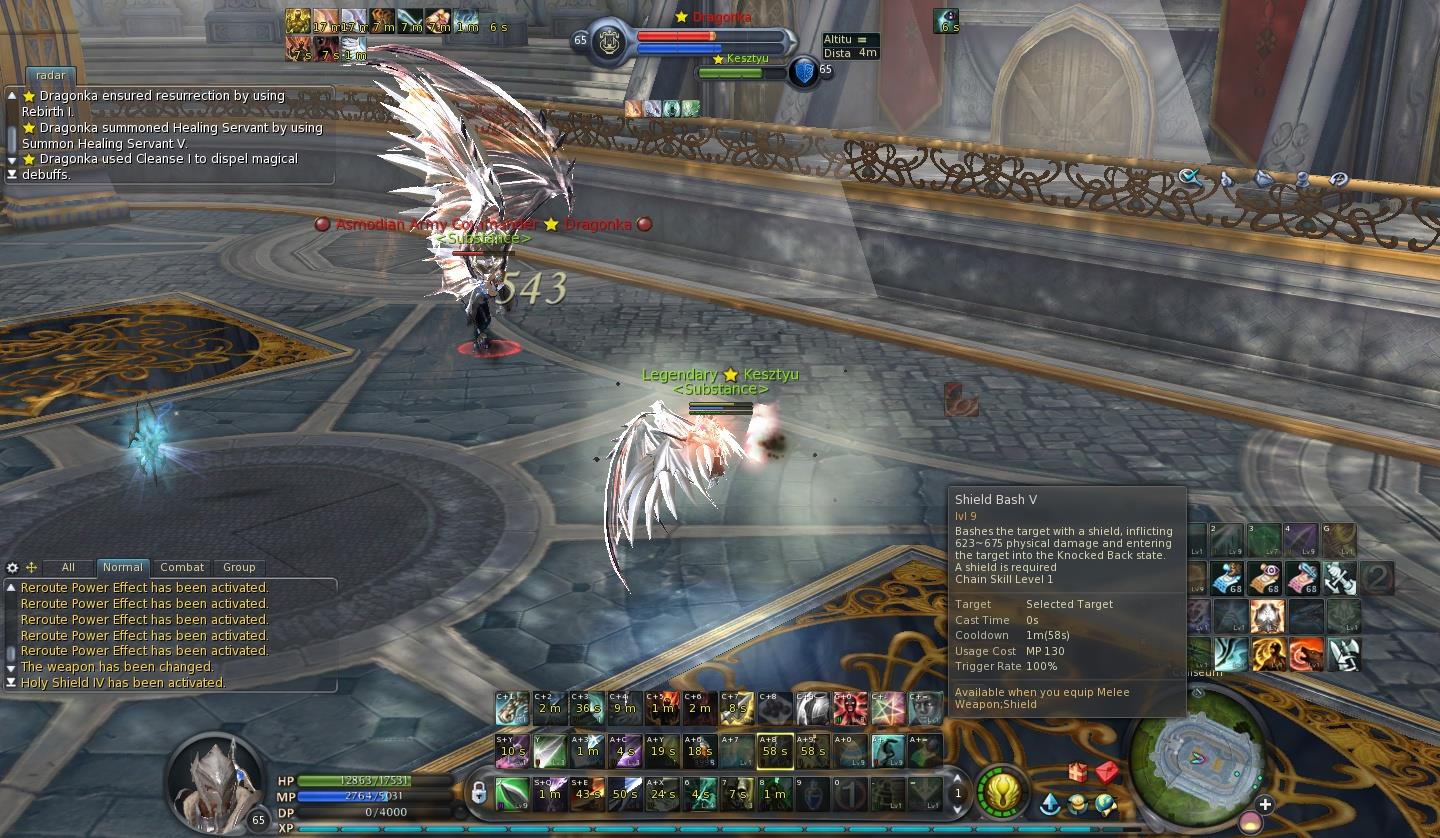The width and height of the screenshot is (1440, 838).
Task: Activate the red howling wolf skill
Action: point(1305,655)
